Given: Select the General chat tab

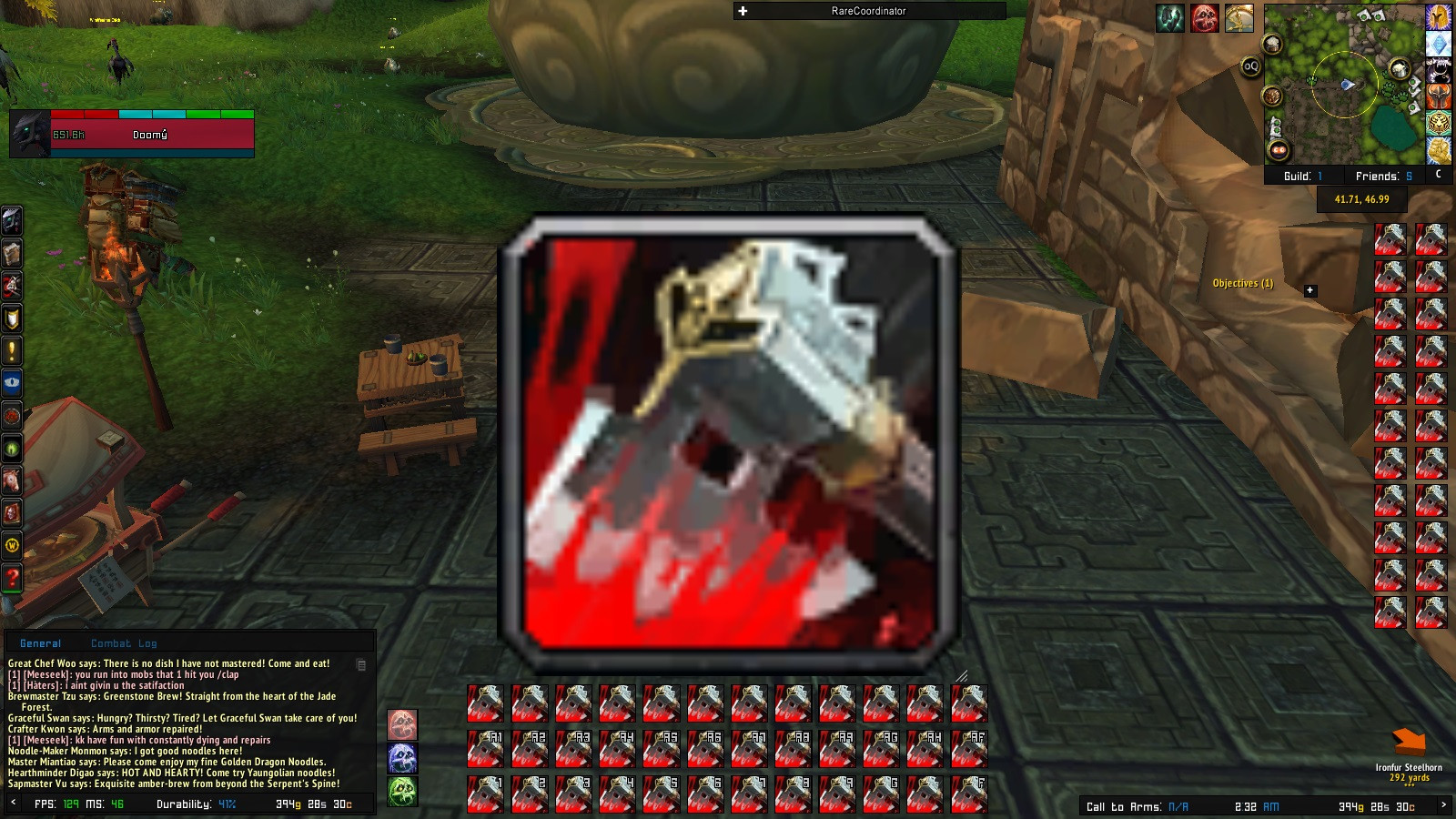Looking at the screenshot, I should (x=40, y=643).
